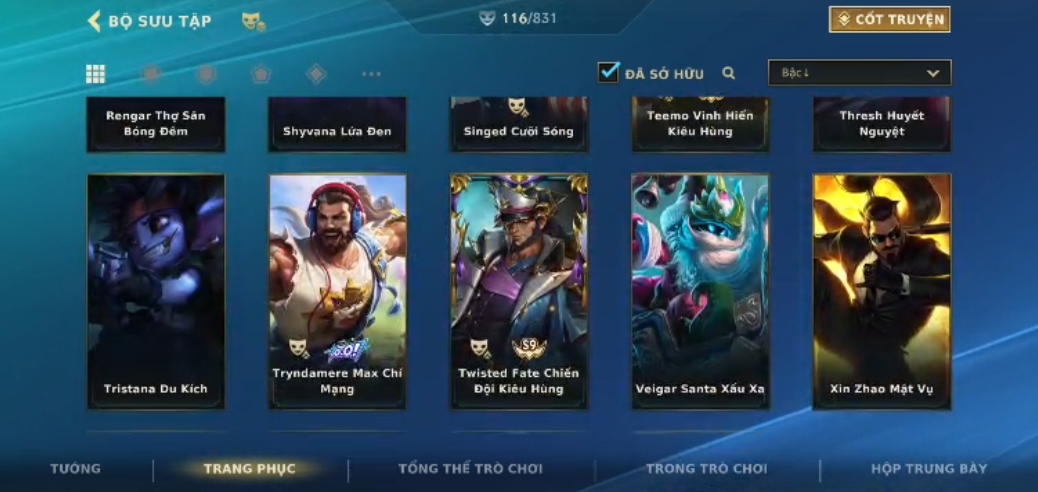Go back from Bộ Sưu Tập

tap(96, 21)
